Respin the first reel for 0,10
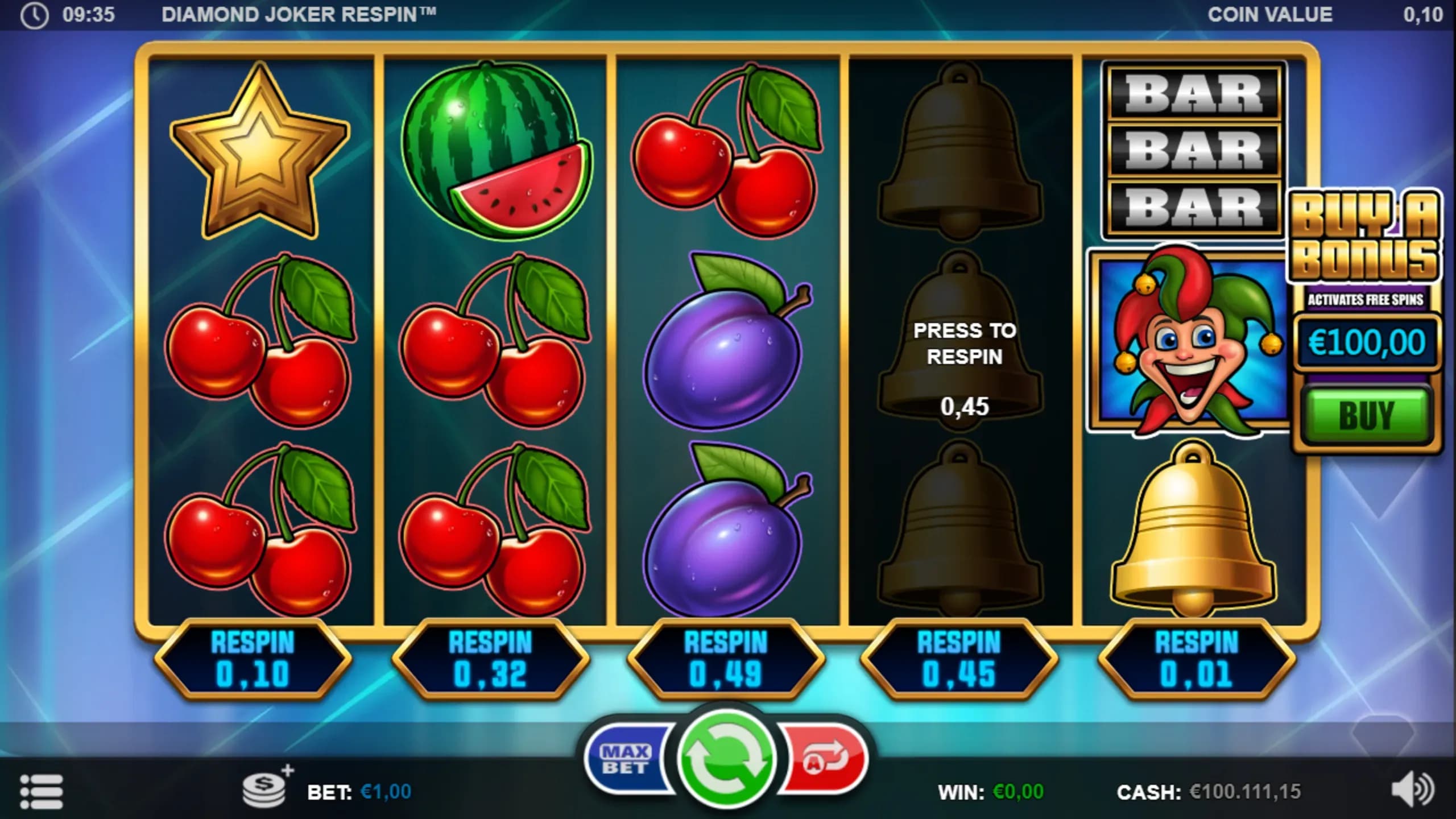This screenshot has height=819, width=1456. point(253,659)
